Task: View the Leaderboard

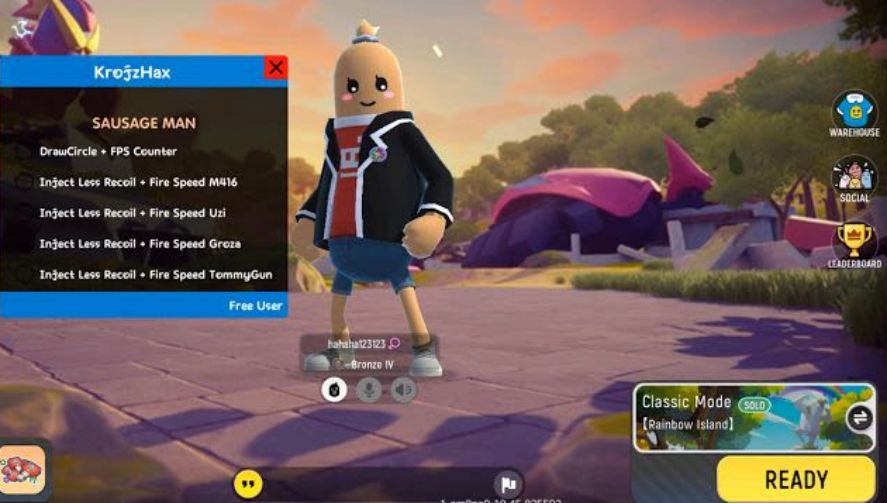Action: (x=854, y=241)
